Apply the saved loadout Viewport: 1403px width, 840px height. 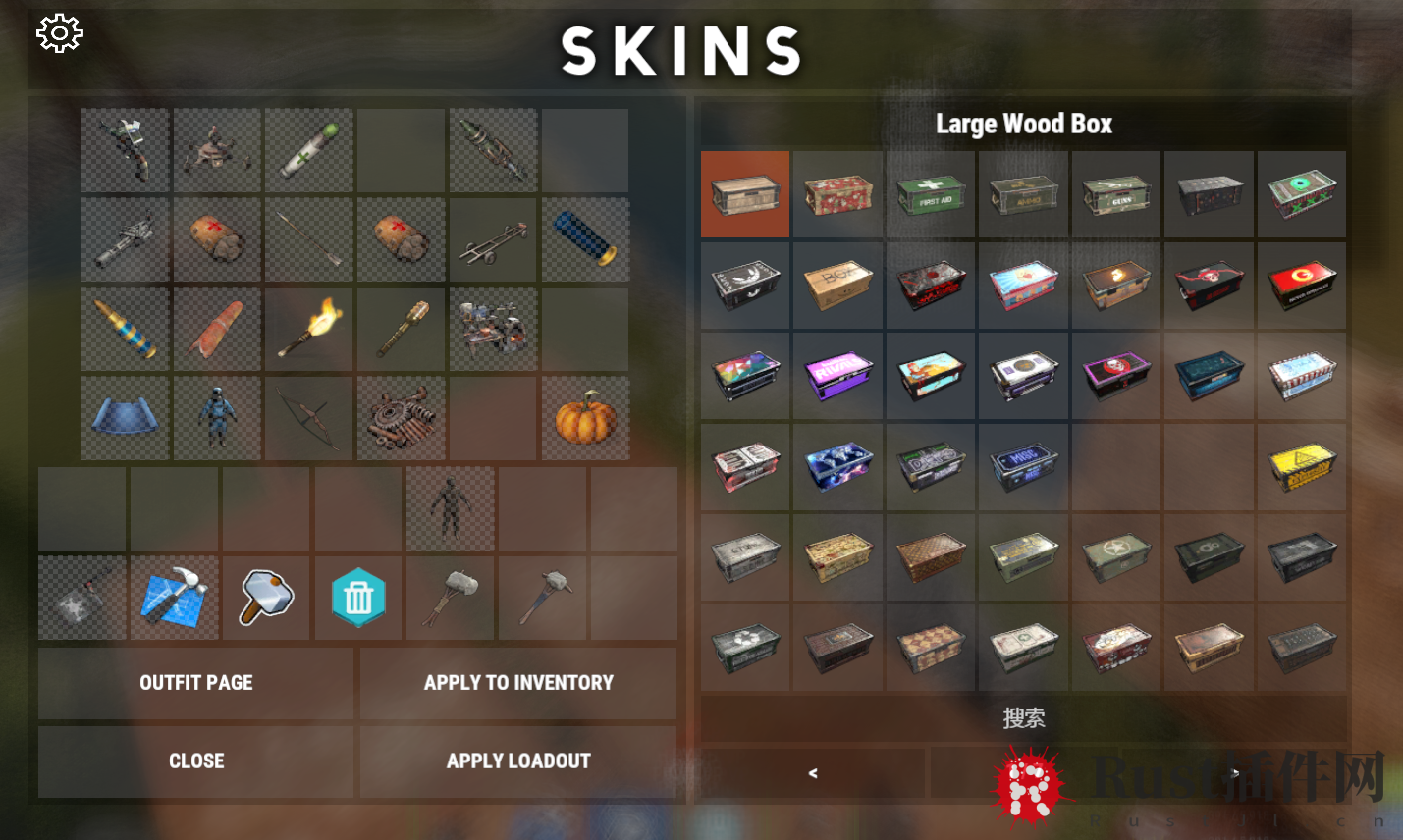(x=518, y=761)
